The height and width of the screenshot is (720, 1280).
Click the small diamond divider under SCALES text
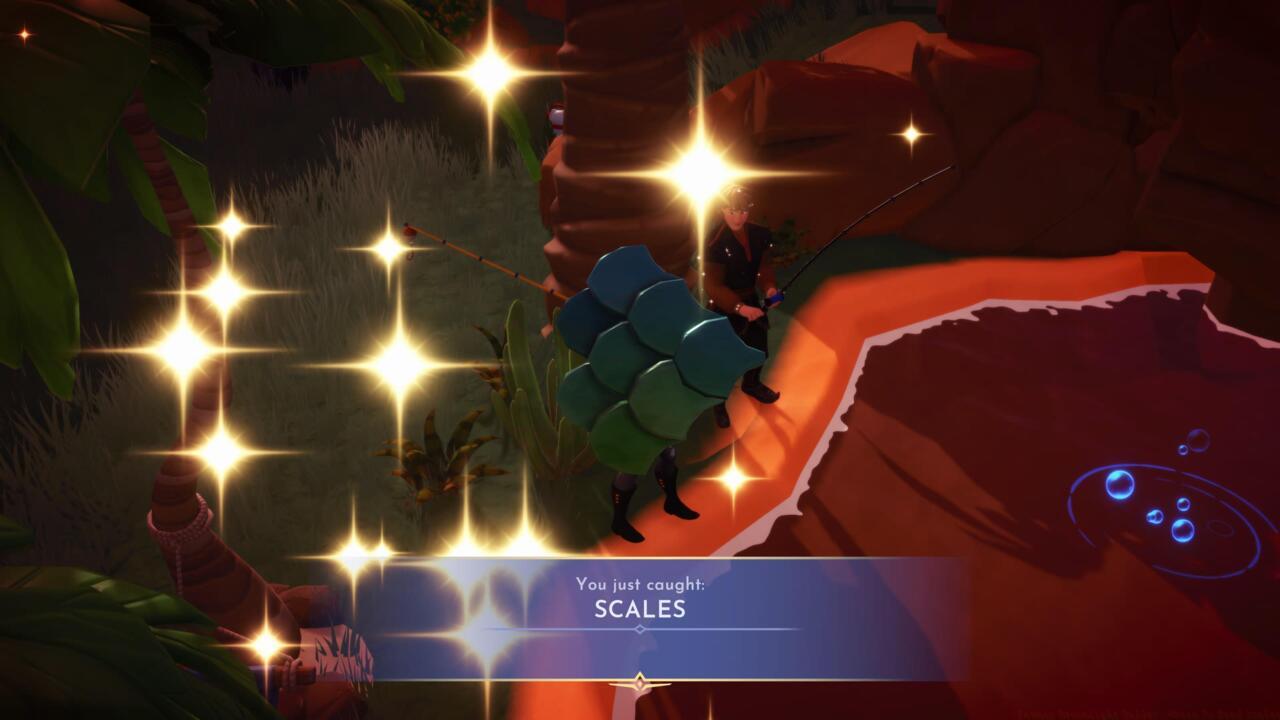[x=637, y=628]
